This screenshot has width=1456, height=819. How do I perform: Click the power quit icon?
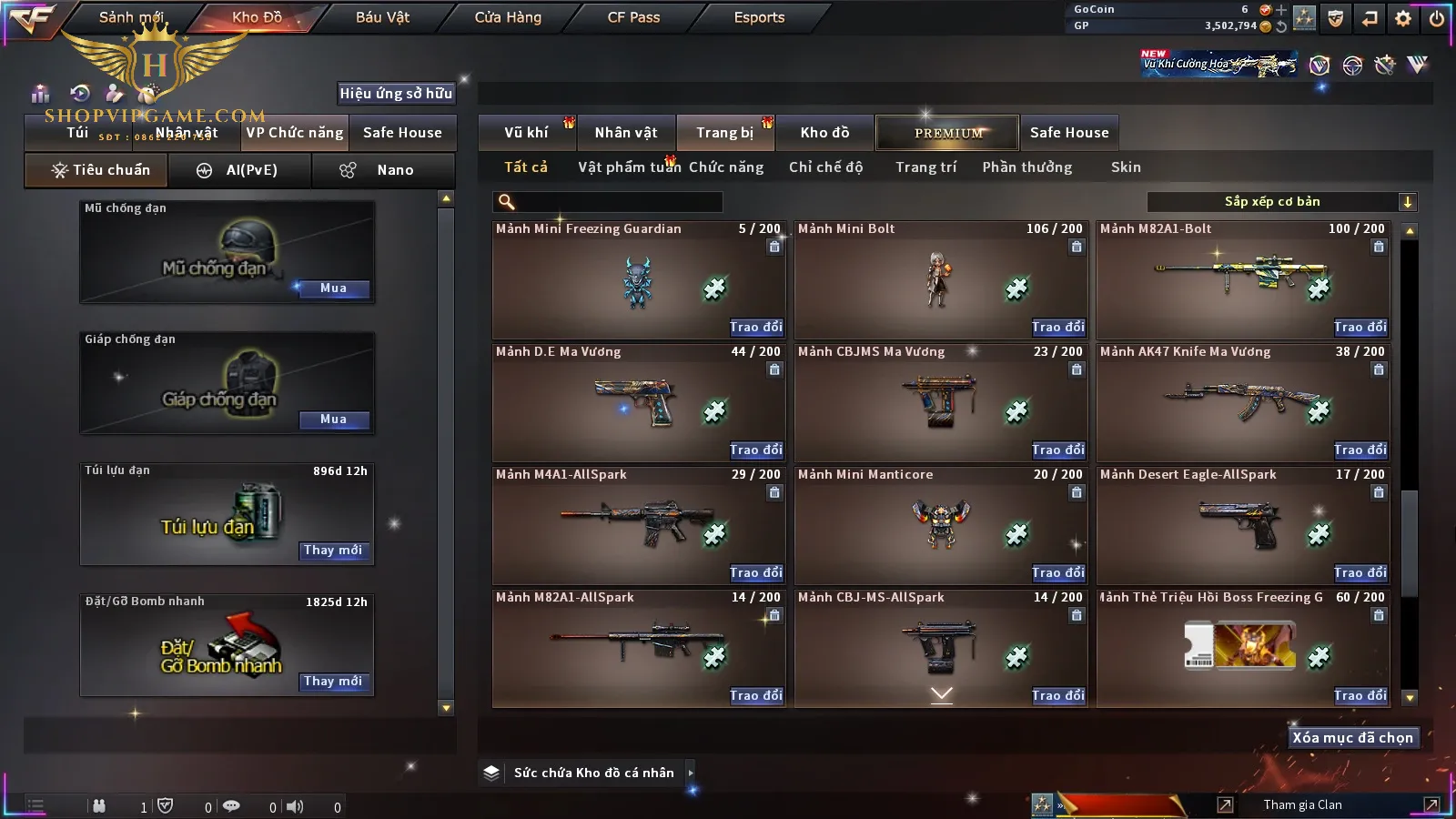[1437, 18]
